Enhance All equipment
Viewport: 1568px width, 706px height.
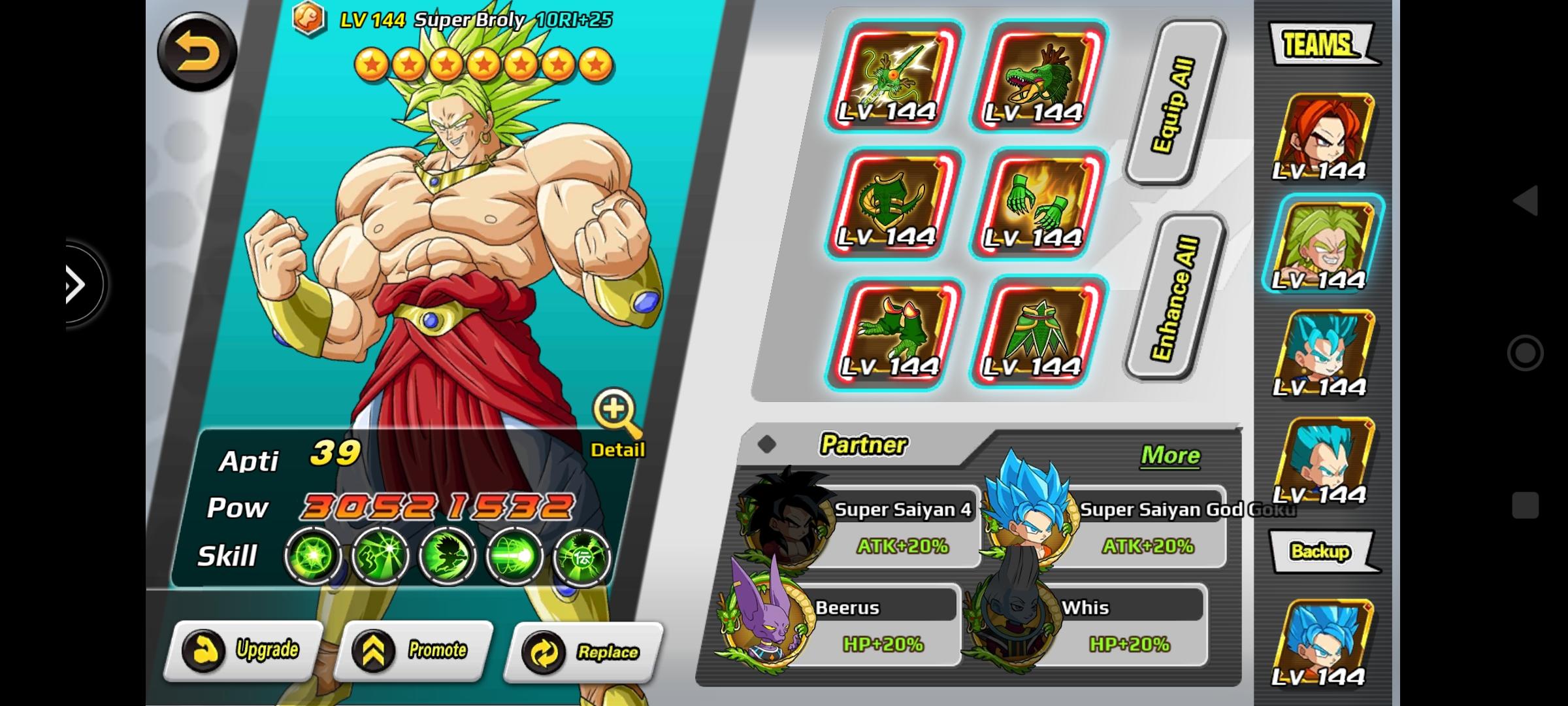[1174, 297]
